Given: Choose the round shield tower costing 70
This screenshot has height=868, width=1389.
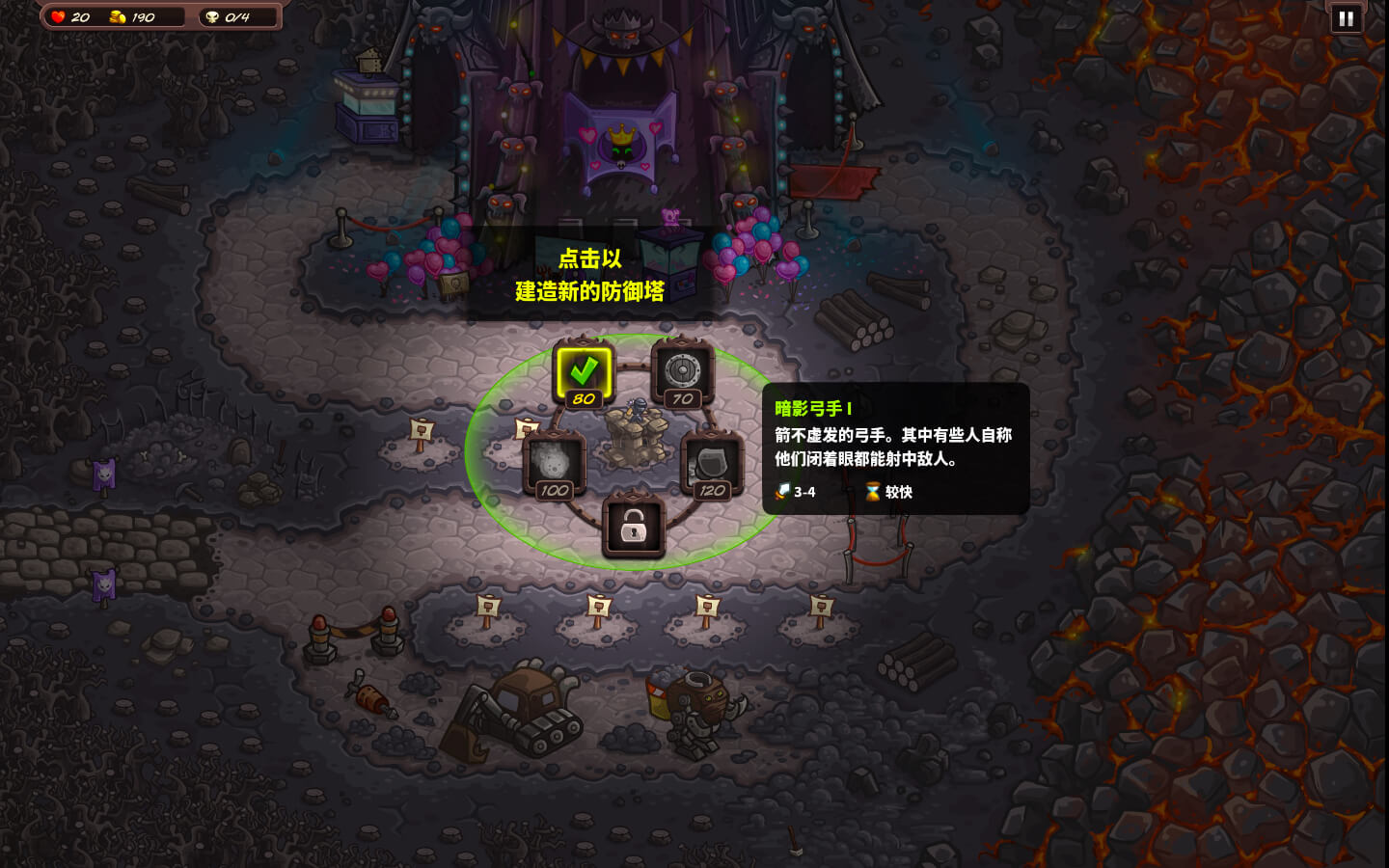Looking at the screenshot, I should coord(682,372).
